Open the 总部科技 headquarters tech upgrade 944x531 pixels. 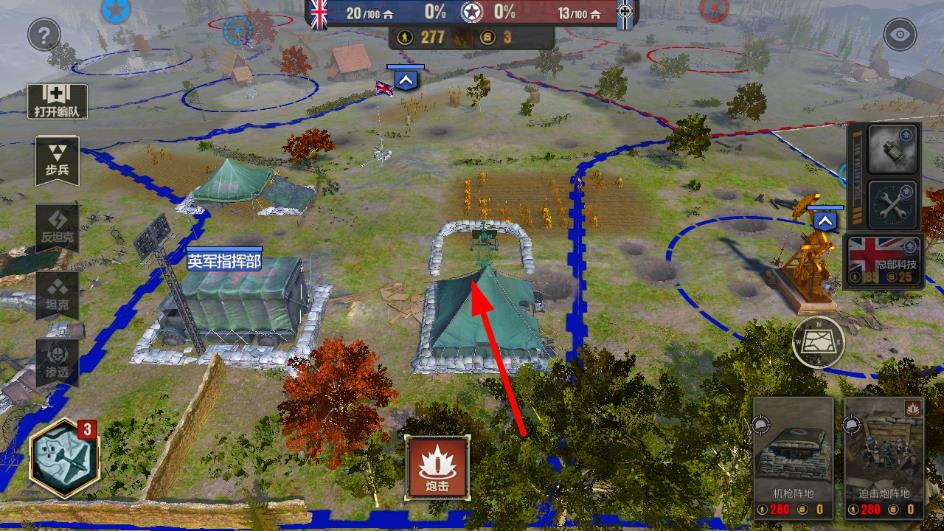(883, 261)
